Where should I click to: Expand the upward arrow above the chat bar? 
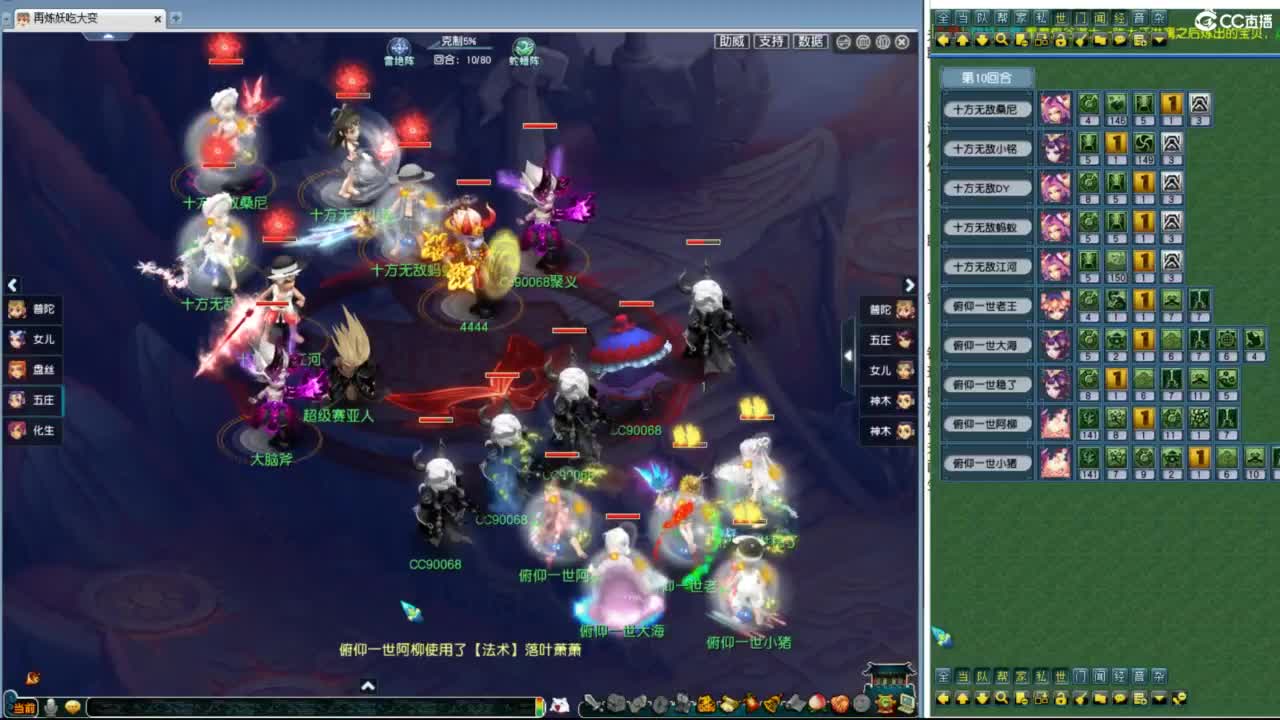click(369, 686)
